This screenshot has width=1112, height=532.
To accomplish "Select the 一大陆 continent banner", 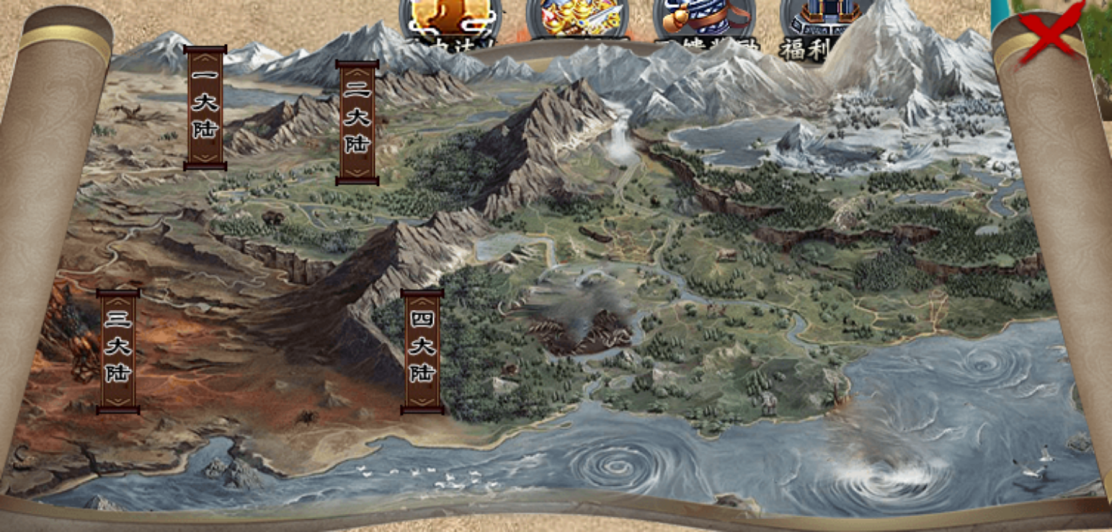I will pos(205,108).
